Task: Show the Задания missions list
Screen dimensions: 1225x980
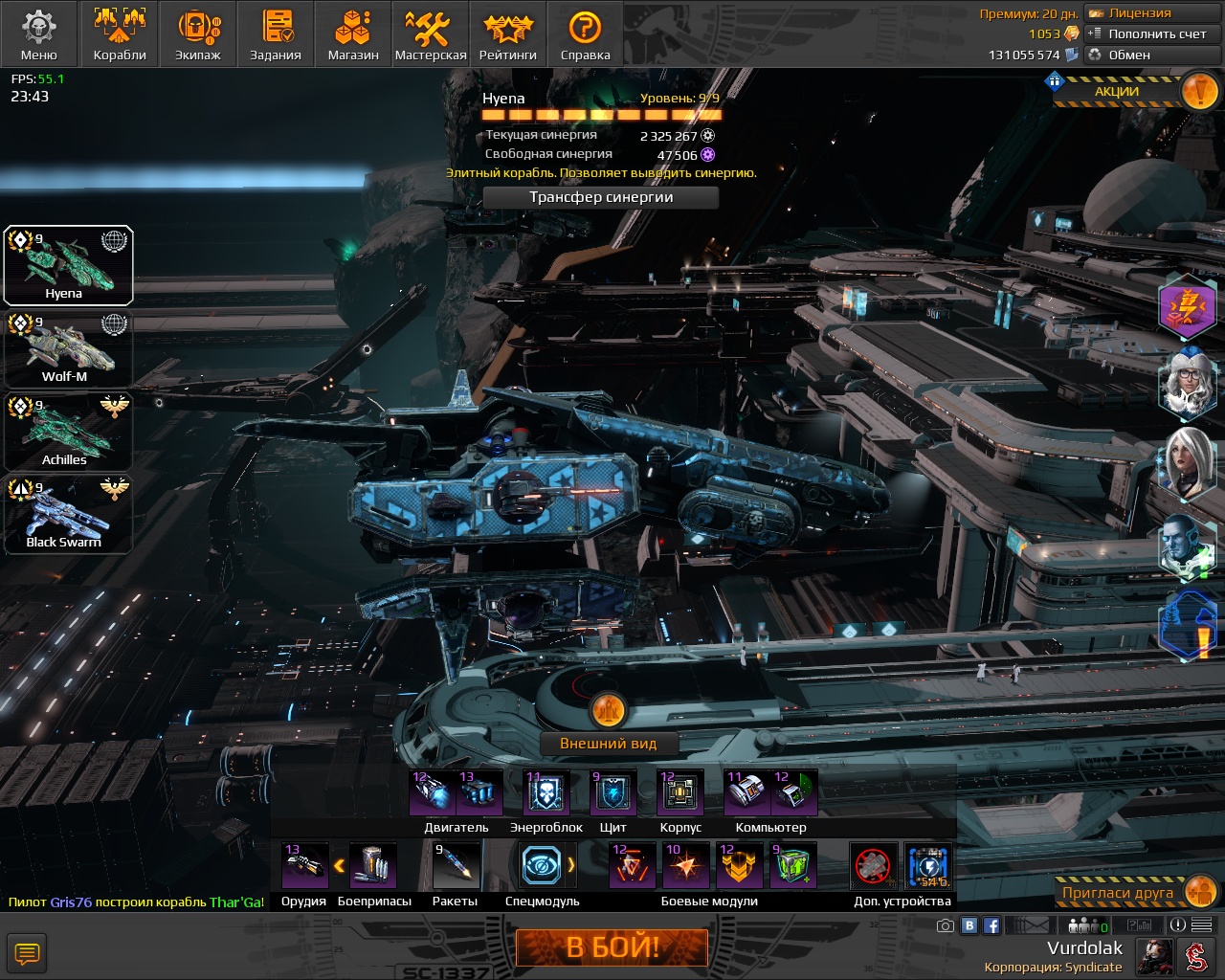Action: pyautogui.click(x=276, y=34)
